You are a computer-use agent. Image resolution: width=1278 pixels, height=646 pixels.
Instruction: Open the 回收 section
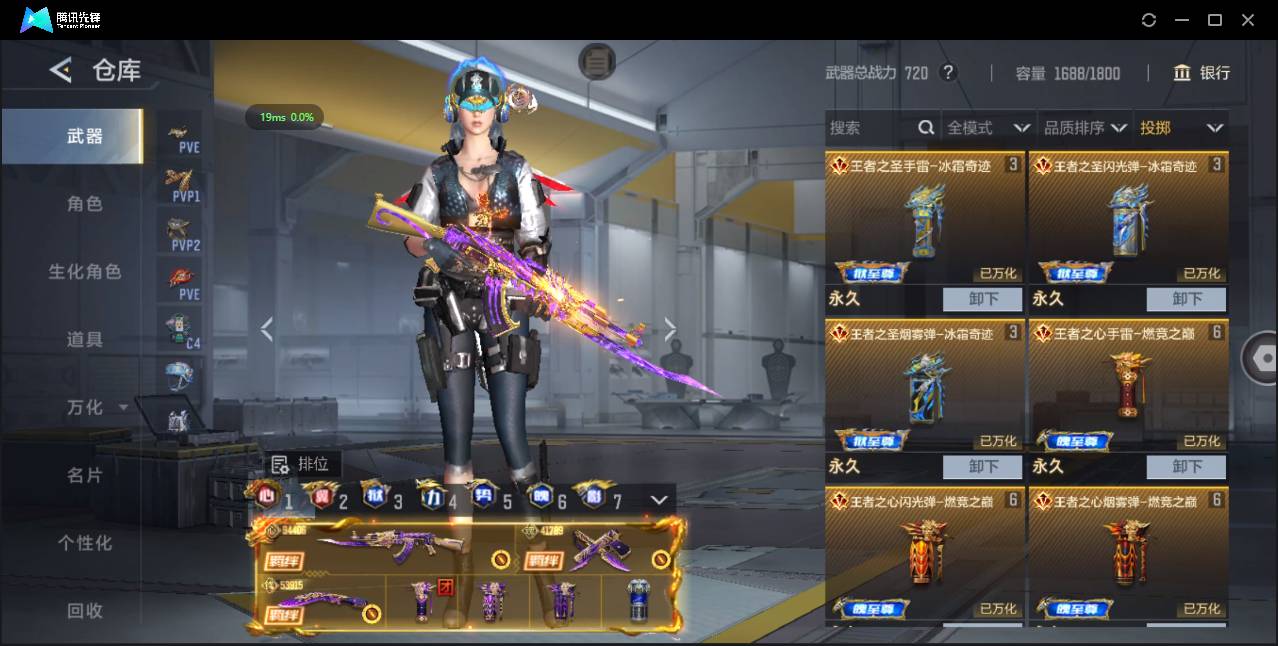pyautogui.click(x=84, y=610)
